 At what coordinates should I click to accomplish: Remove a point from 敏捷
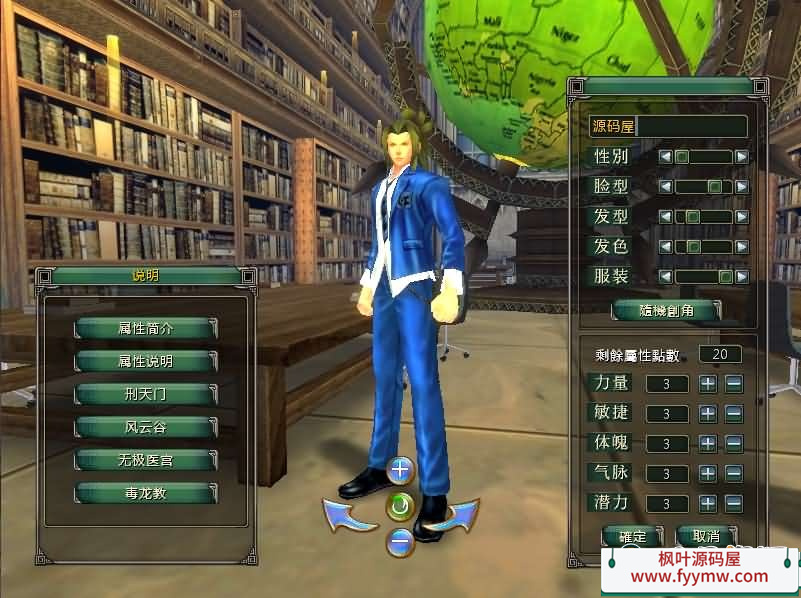[x=734, y=413]
